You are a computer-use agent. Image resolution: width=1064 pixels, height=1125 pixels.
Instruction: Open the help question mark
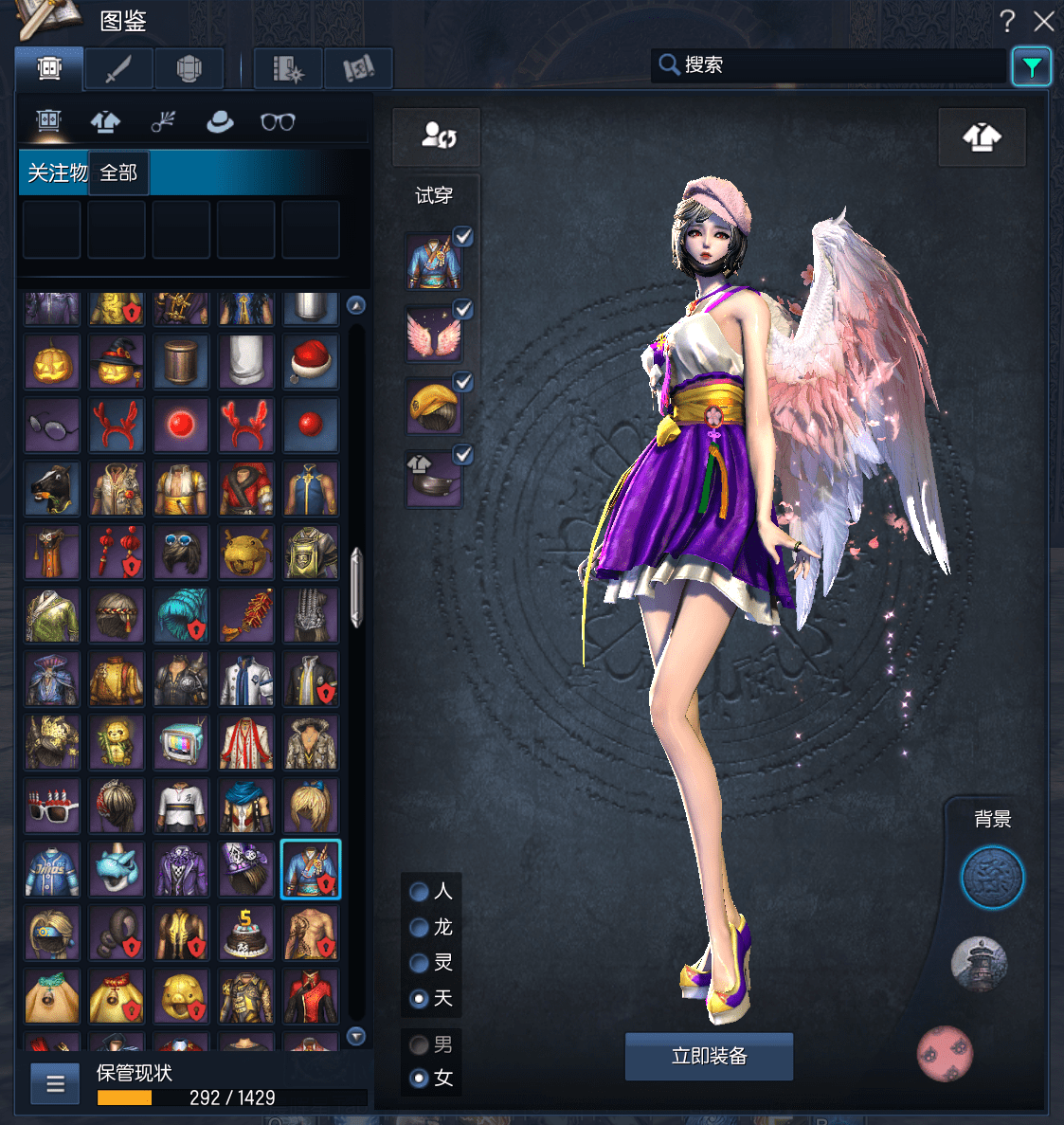coord(1007,21)
